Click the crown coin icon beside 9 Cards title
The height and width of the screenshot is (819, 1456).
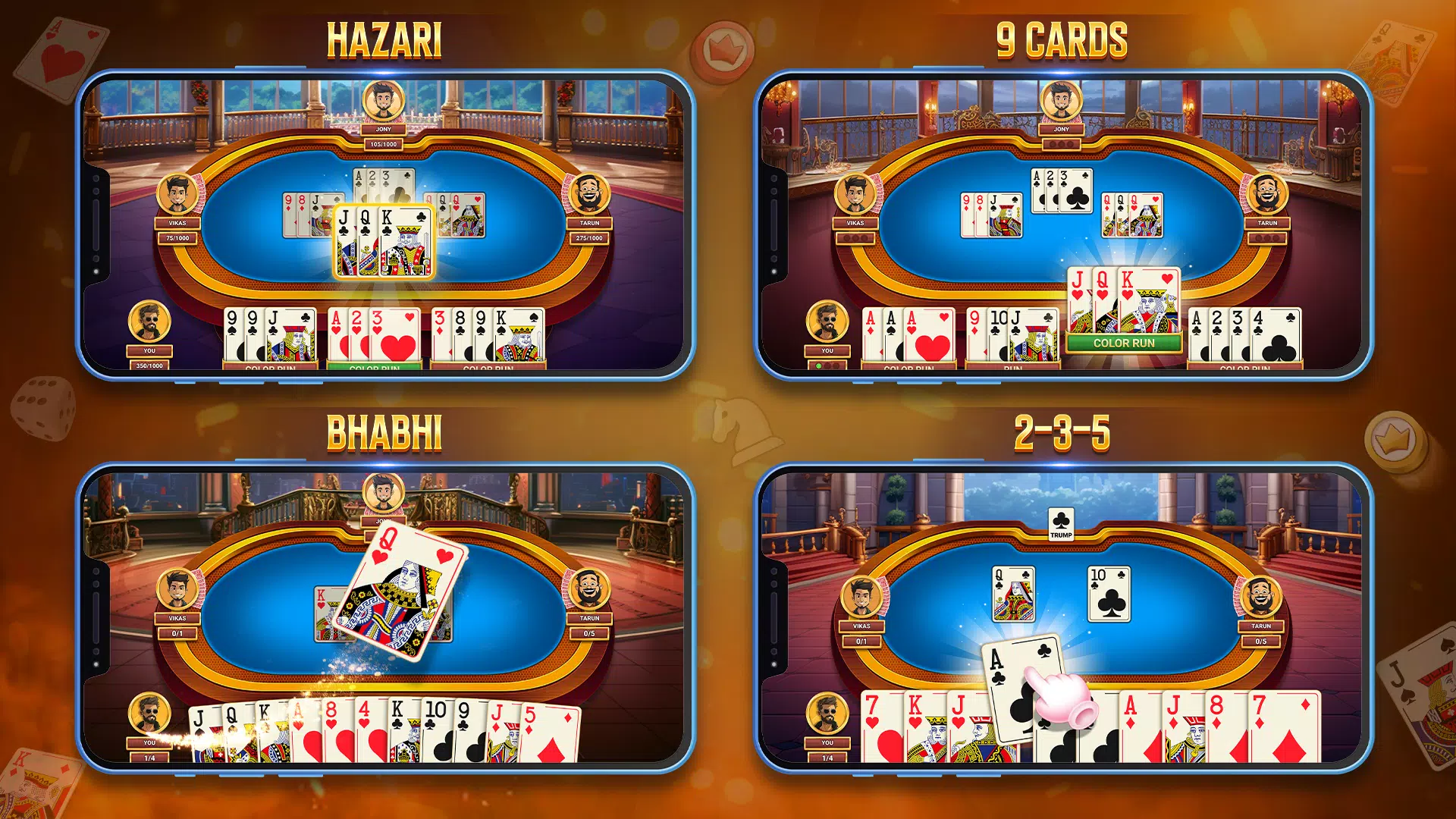point(721,48)
